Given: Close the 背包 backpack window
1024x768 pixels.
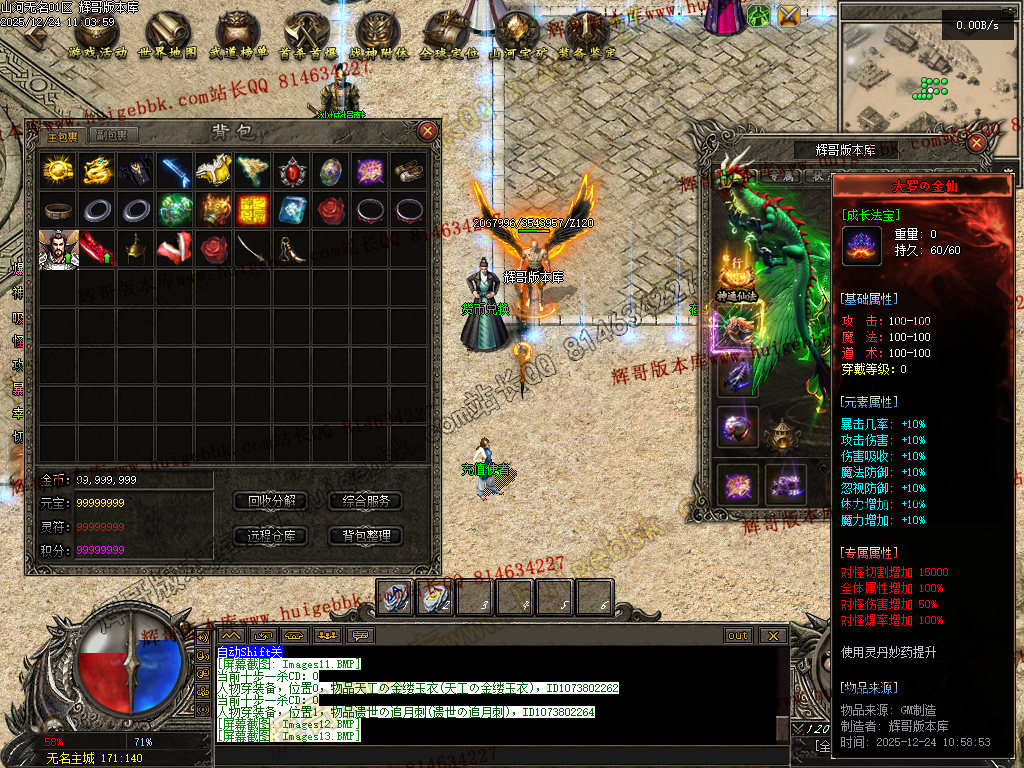Looking at the screenshot, I should [427, 131].
